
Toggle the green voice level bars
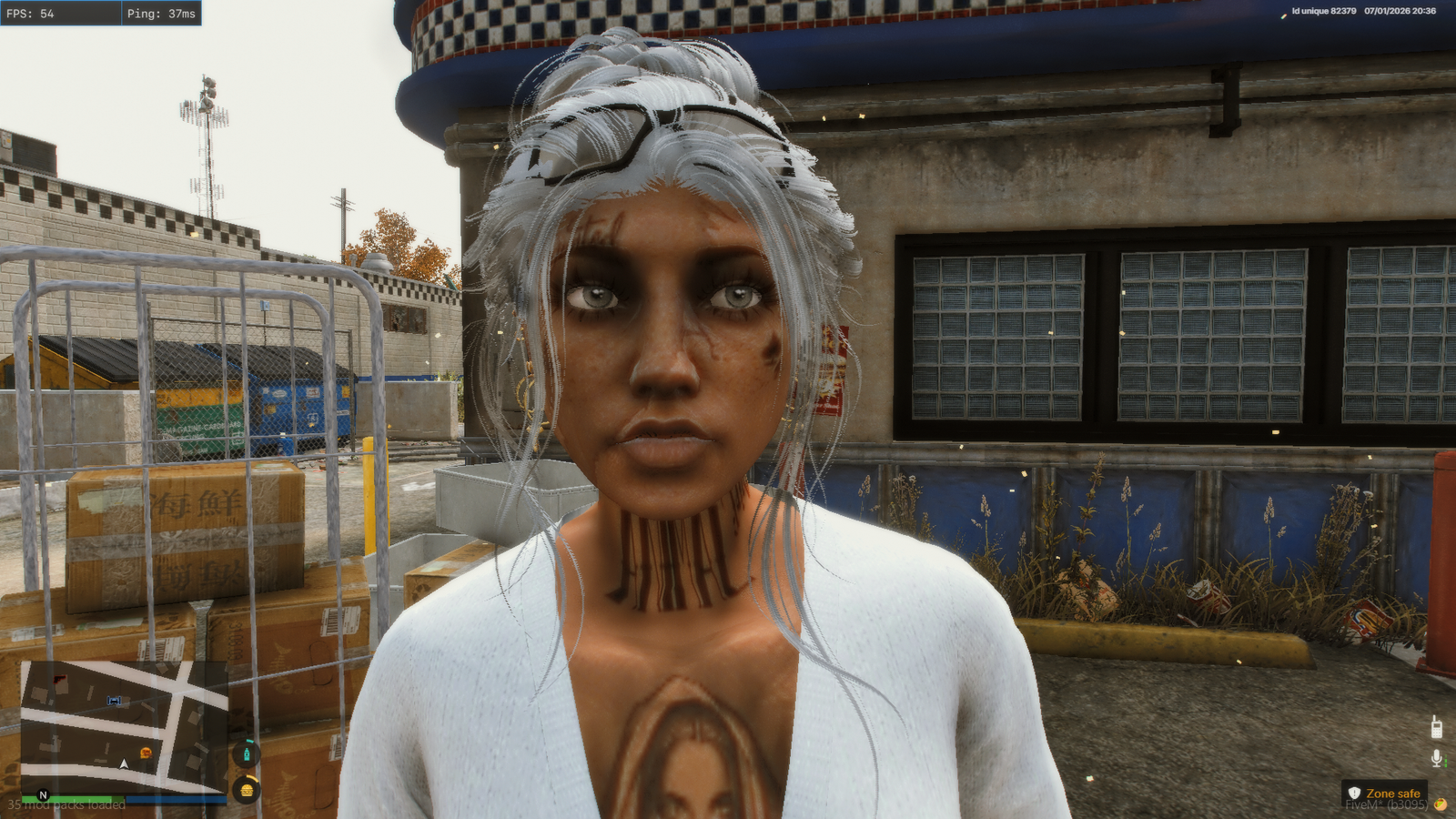click(1446, 760)
